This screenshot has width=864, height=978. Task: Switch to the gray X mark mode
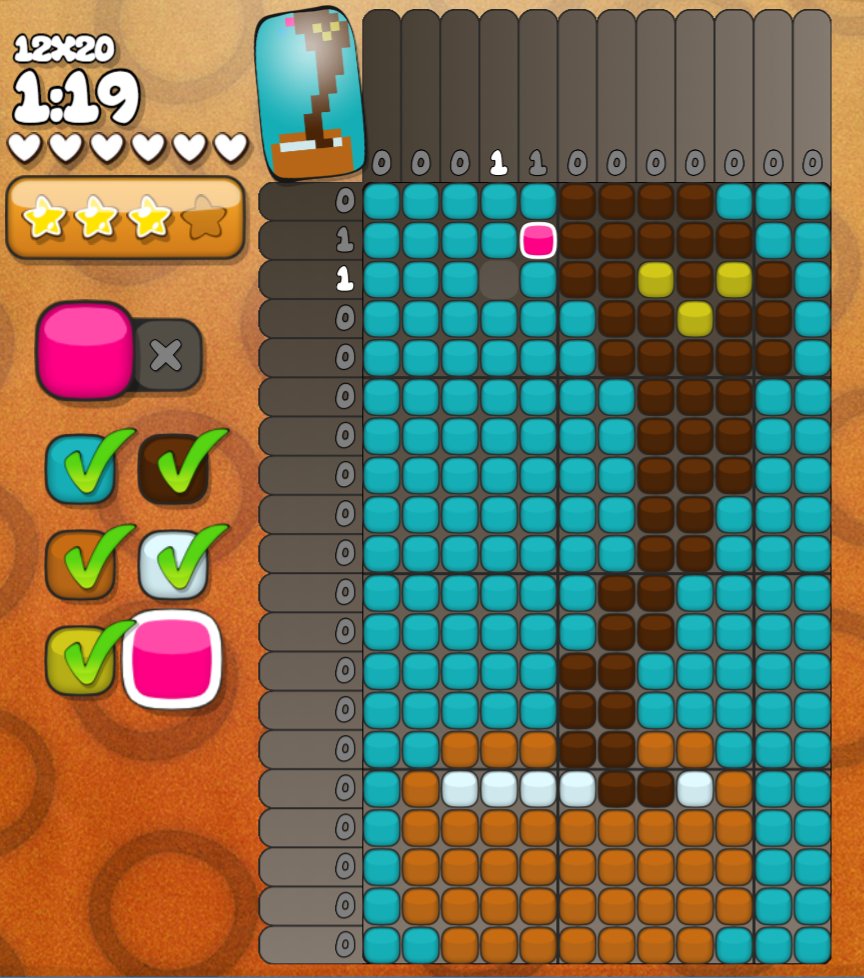166,354
